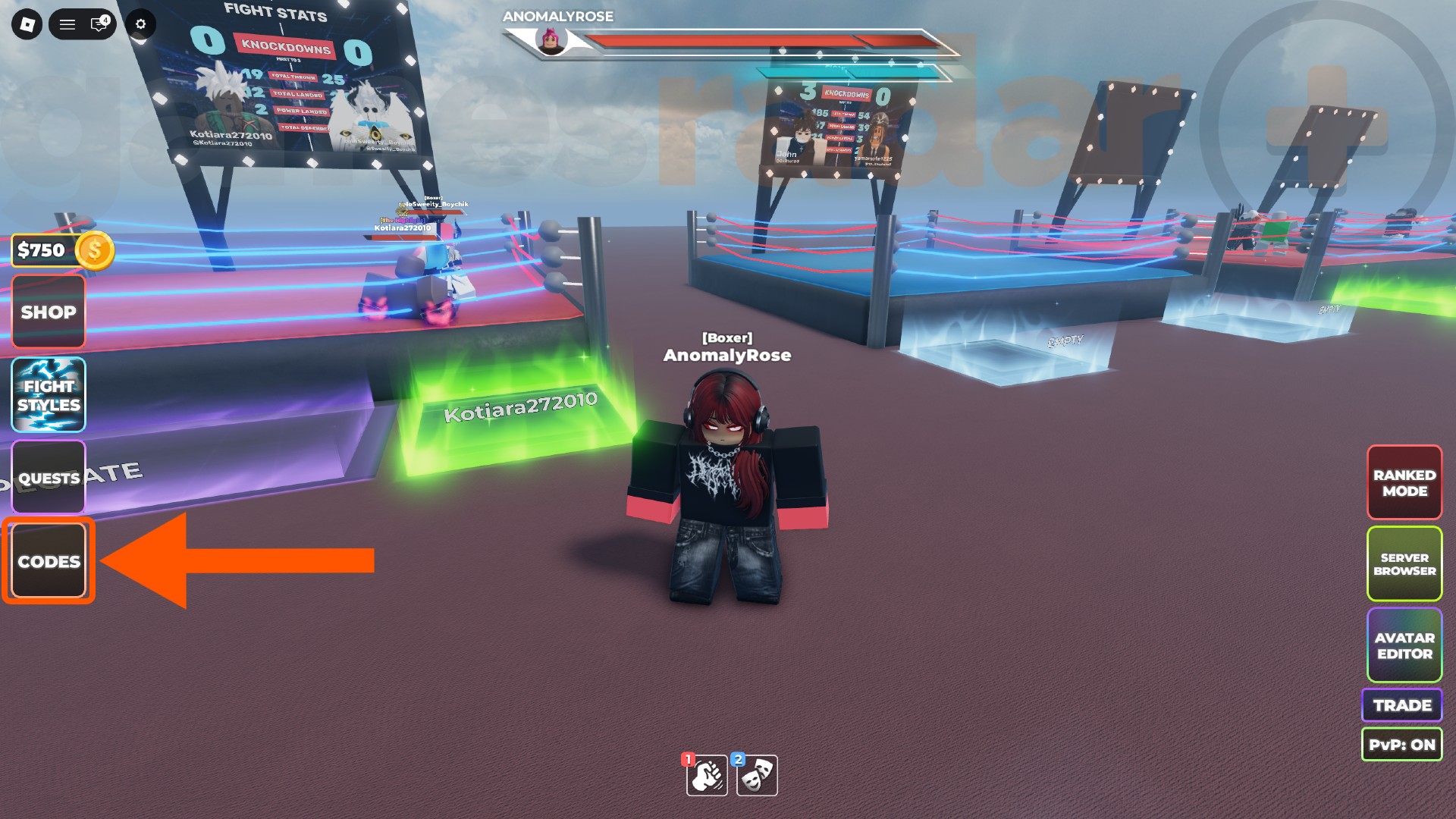Open the SERVER BROWSER

click(1404, 565)
